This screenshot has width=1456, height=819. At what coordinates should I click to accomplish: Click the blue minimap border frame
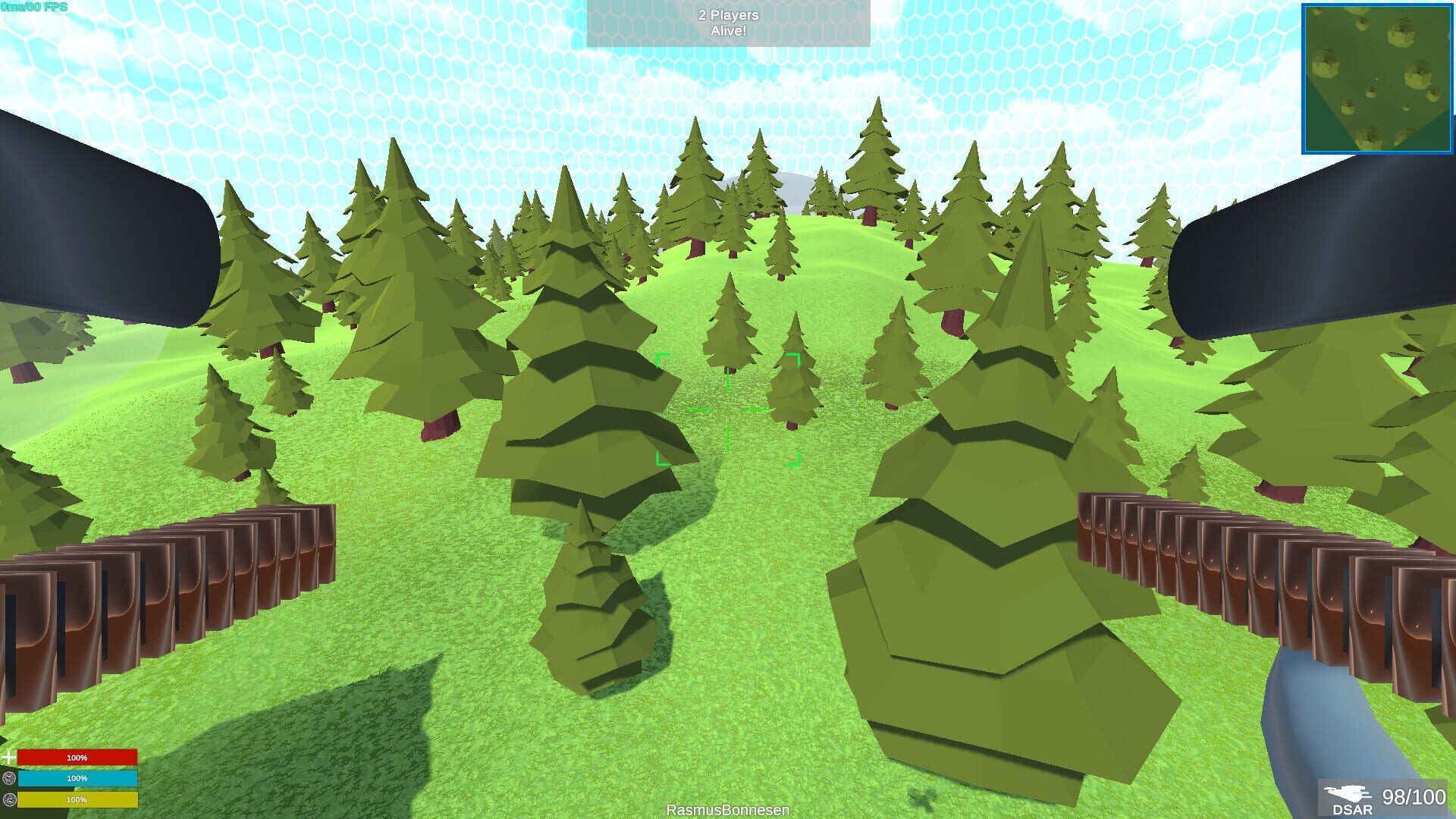pos(1303,76)
